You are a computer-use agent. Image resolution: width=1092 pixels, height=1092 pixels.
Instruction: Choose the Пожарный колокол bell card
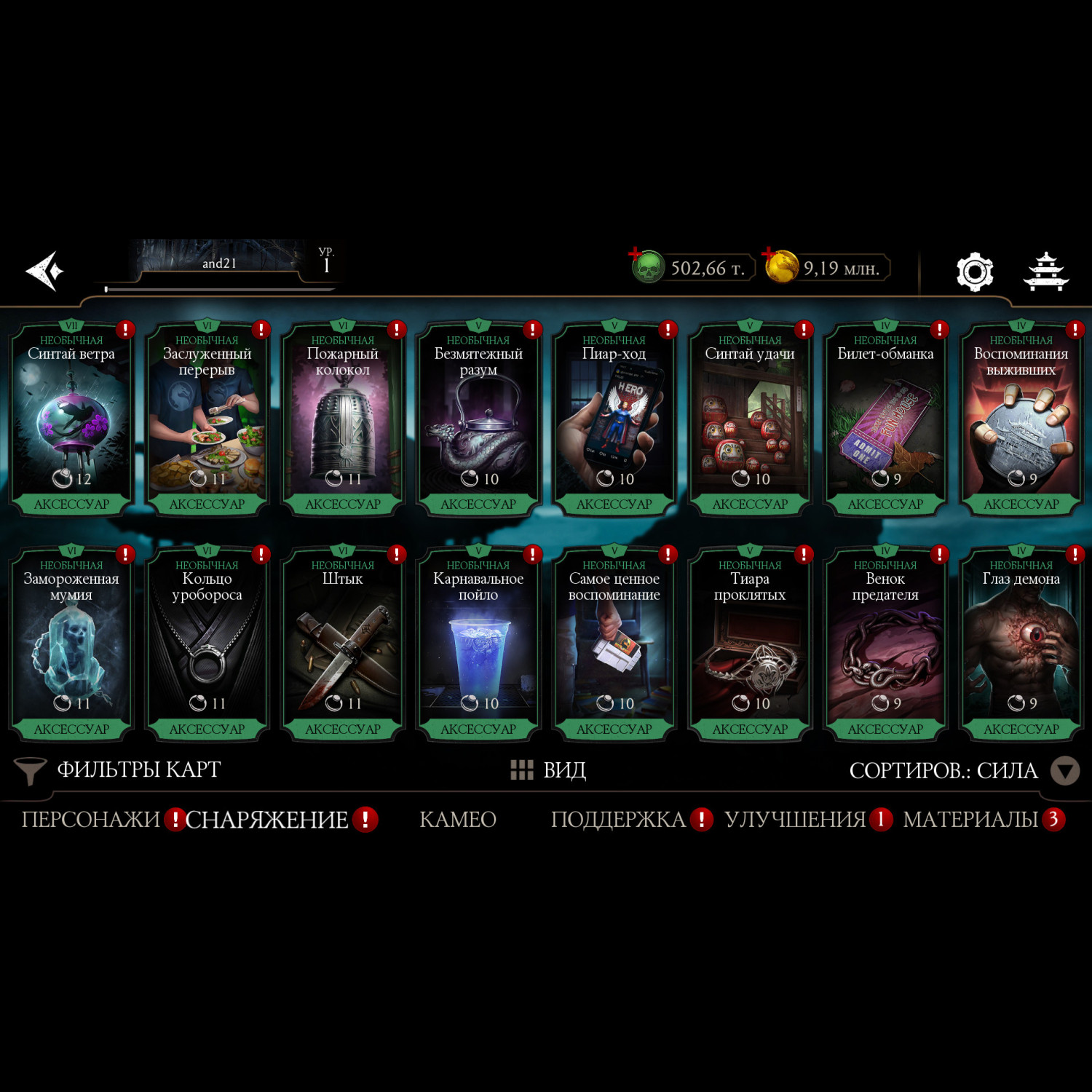pyautogui.click(x=343, y=420)
